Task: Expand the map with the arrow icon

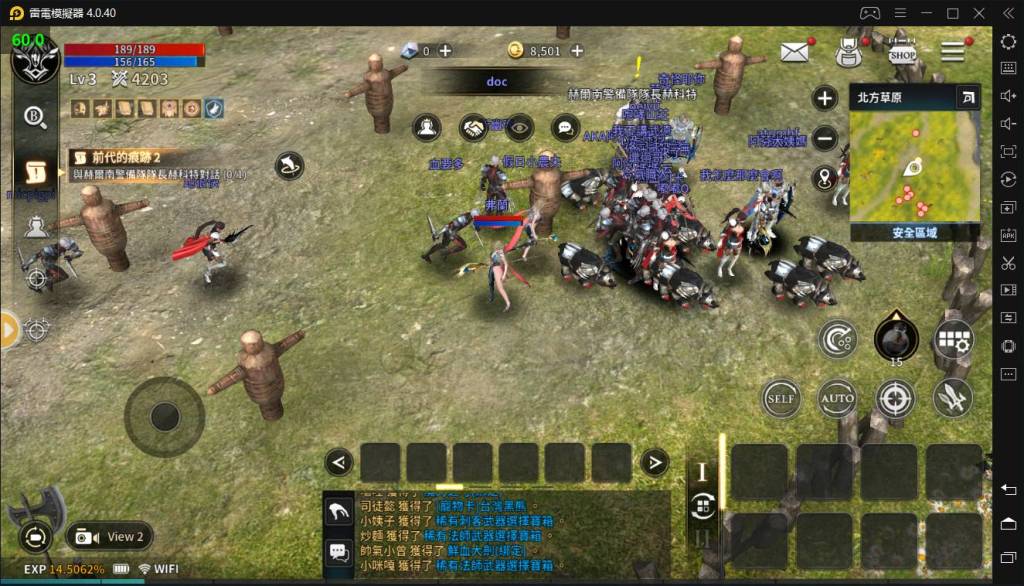Action: 967,97
